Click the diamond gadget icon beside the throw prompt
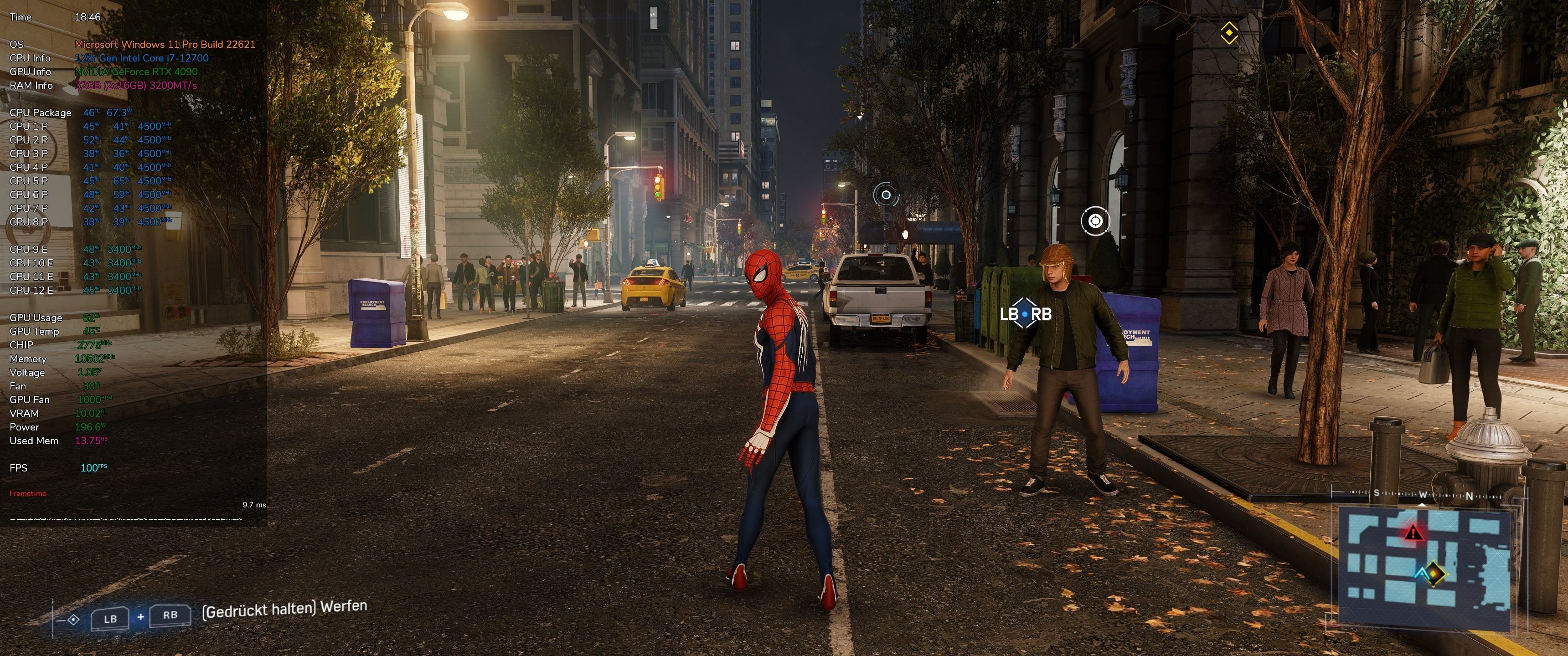The width and height of the screenshot is (1568, 656). click(73, 620)
